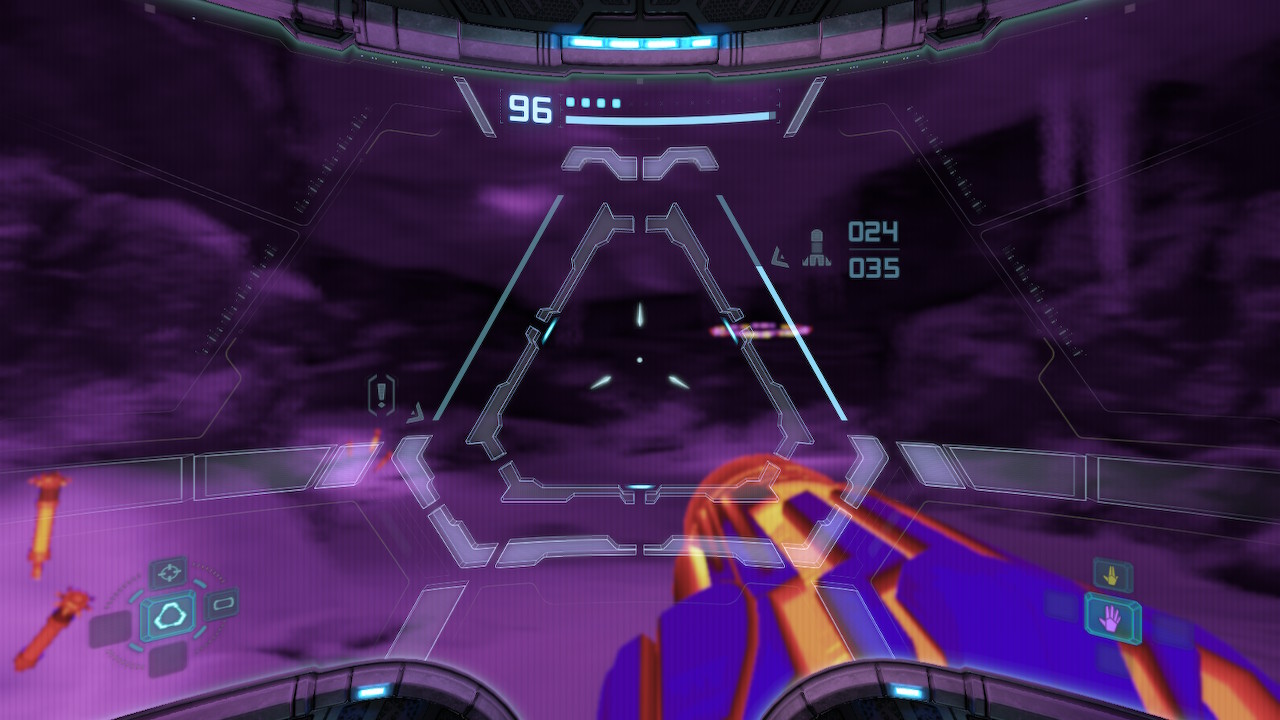This screenshot has width=1280, height=720.
Task: Select the highlighted Thermal Visor icon
Action: click(168, 616)
